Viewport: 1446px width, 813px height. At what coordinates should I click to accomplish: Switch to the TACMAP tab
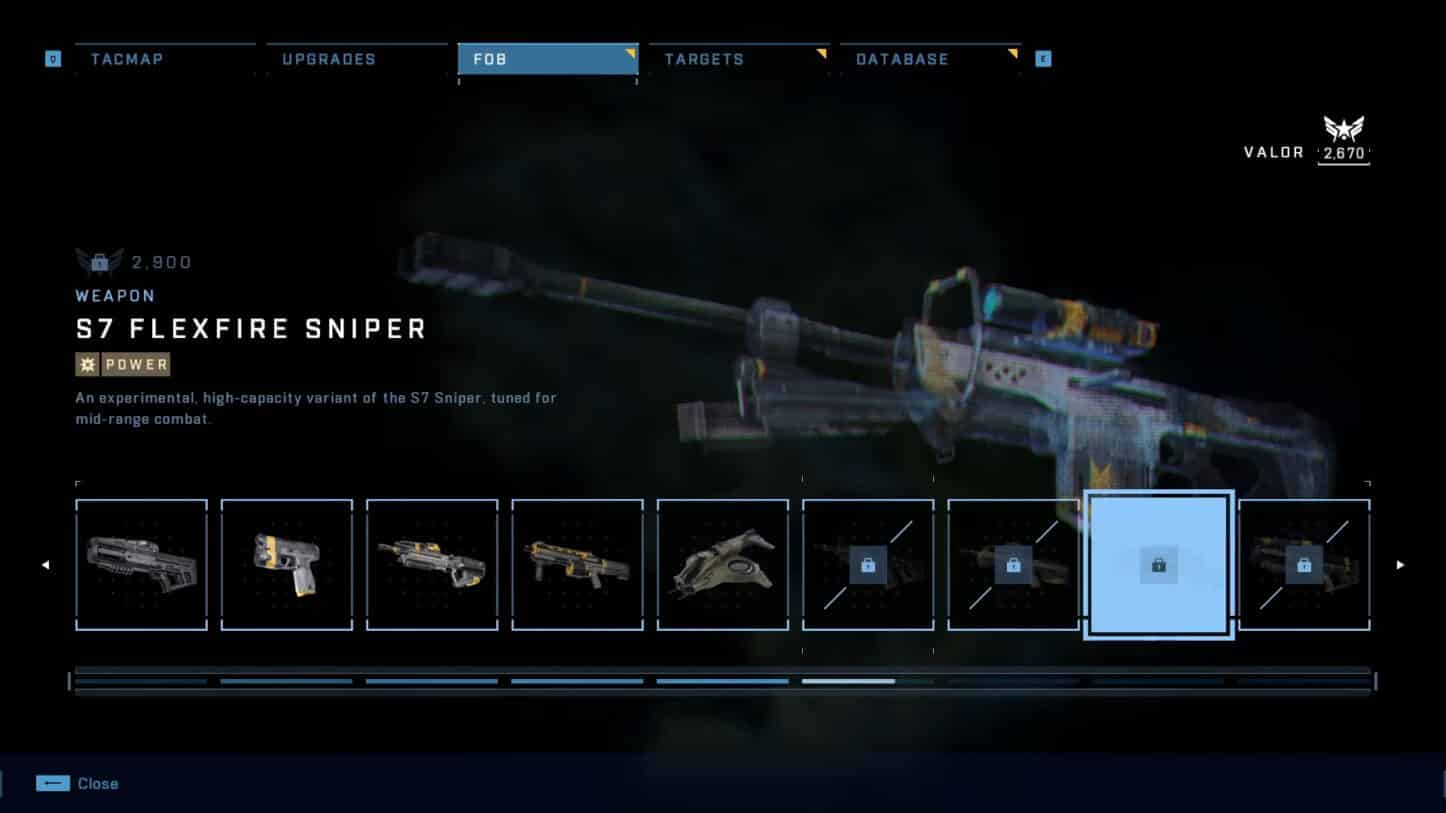pyautogui.click(x=127, y=59)
